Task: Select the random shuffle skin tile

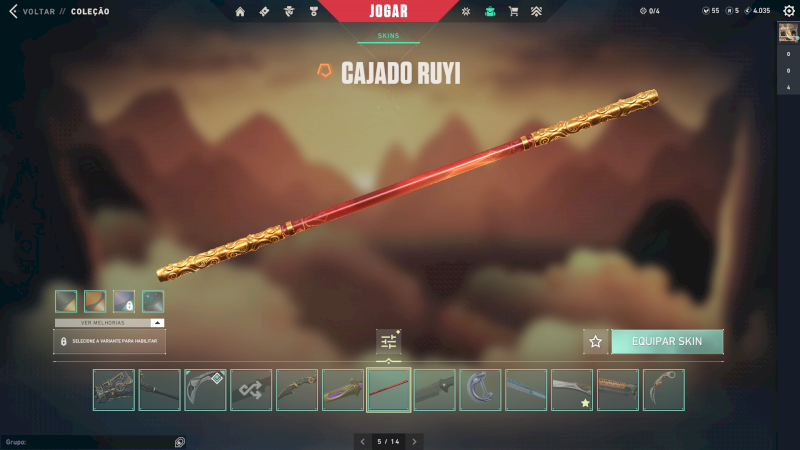Action: [x=251, y=390]
